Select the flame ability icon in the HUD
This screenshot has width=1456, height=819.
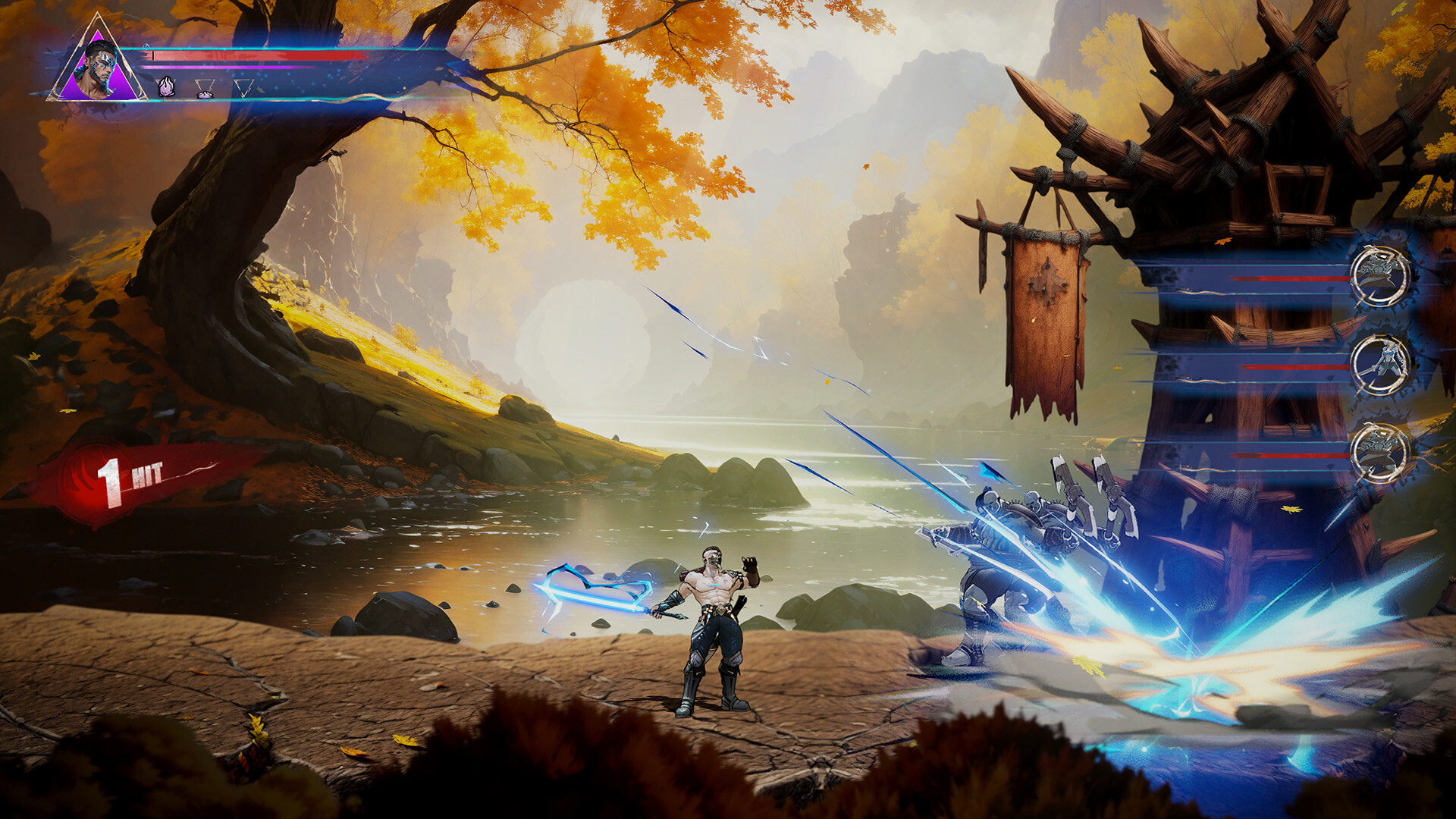(x=165, y=86)
